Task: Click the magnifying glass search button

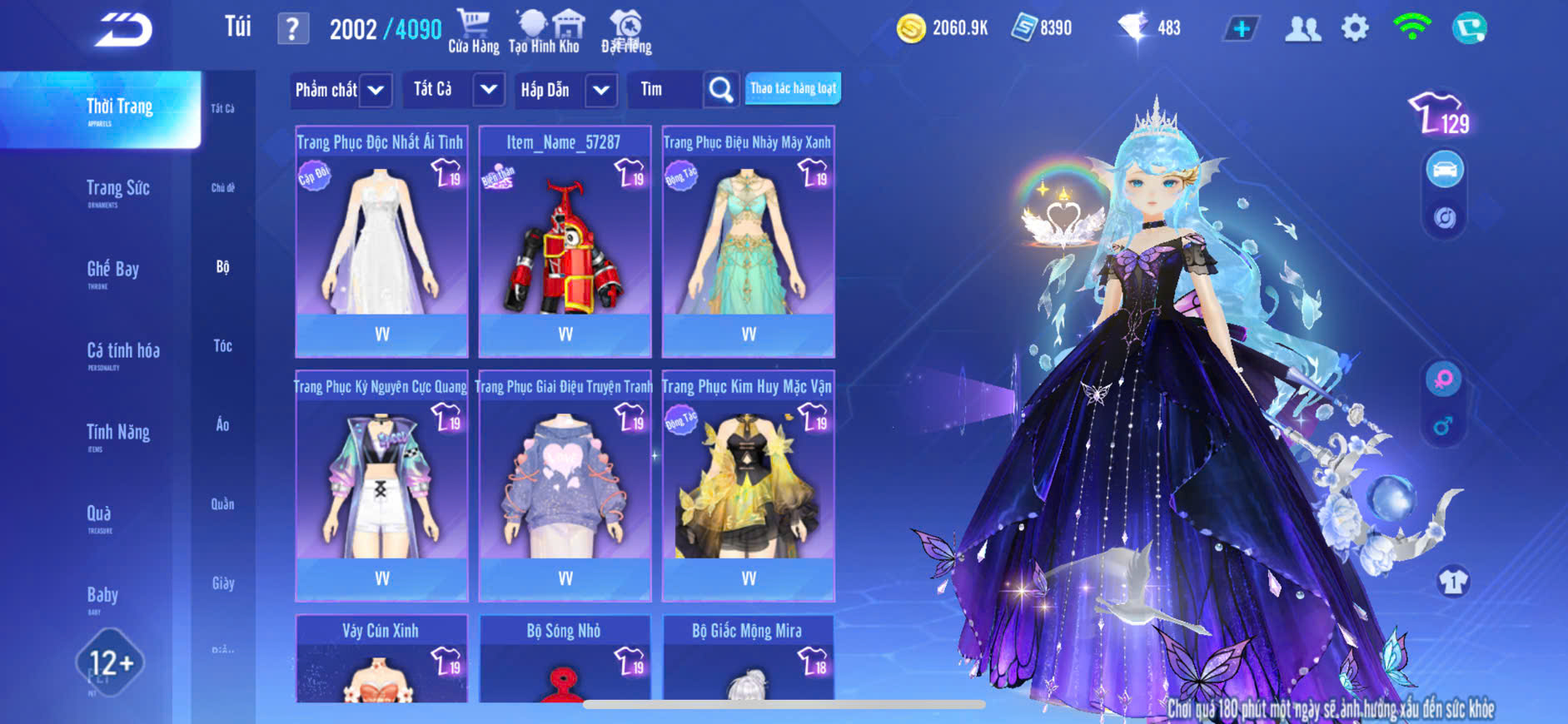Action: click(x=721, y=90)
